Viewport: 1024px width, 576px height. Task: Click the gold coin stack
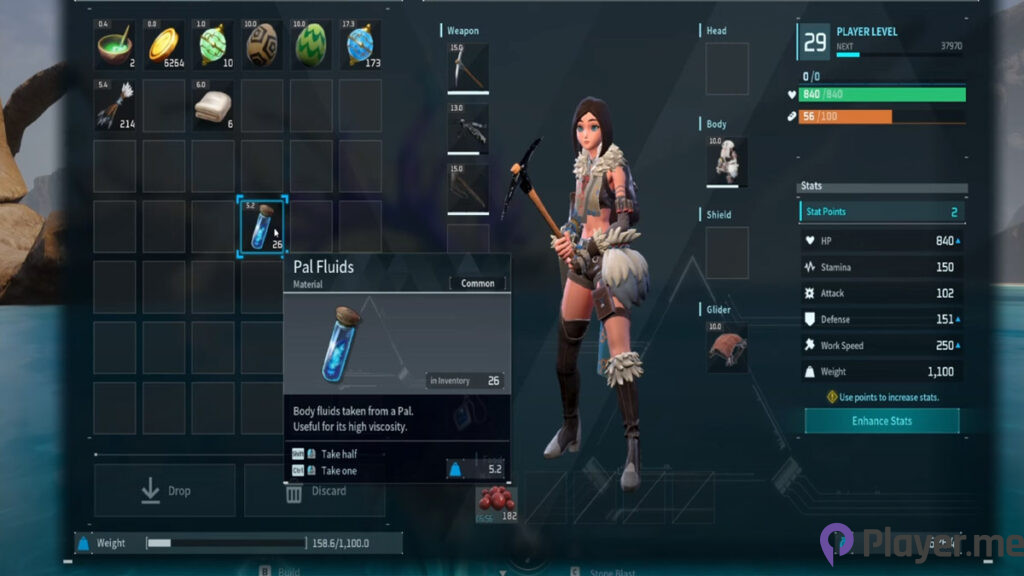(164, 45)
